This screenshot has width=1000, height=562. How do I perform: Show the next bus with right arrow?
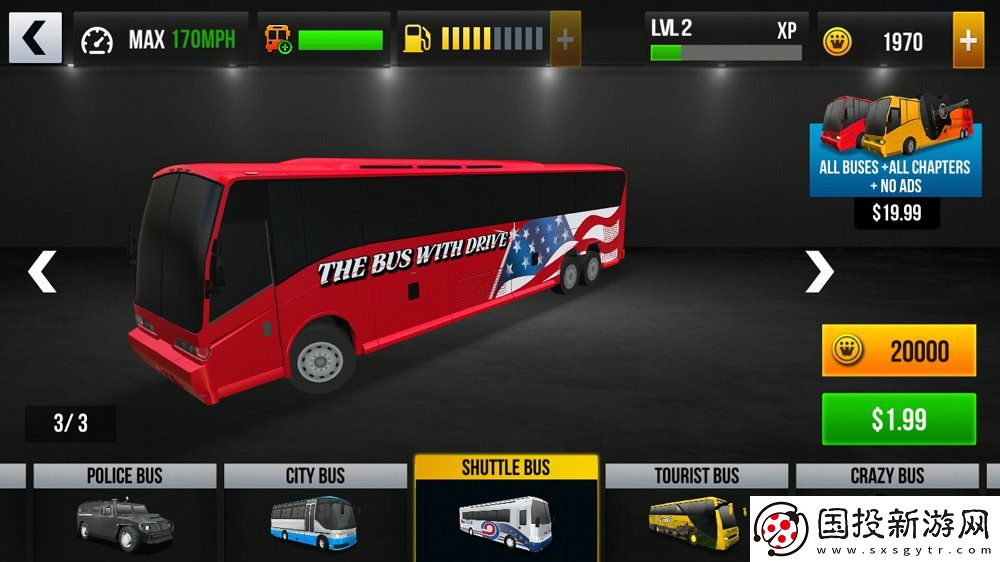(819, 271)
